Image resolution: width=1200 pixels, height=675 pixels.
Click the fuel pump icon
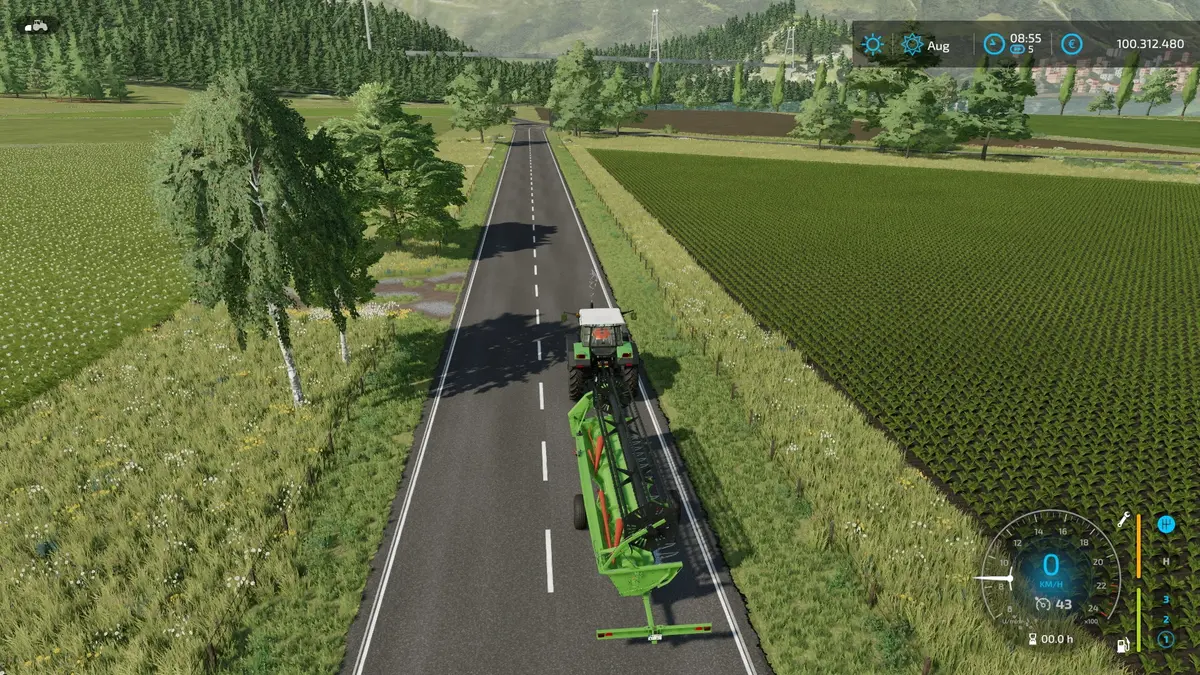[1124, 645]
